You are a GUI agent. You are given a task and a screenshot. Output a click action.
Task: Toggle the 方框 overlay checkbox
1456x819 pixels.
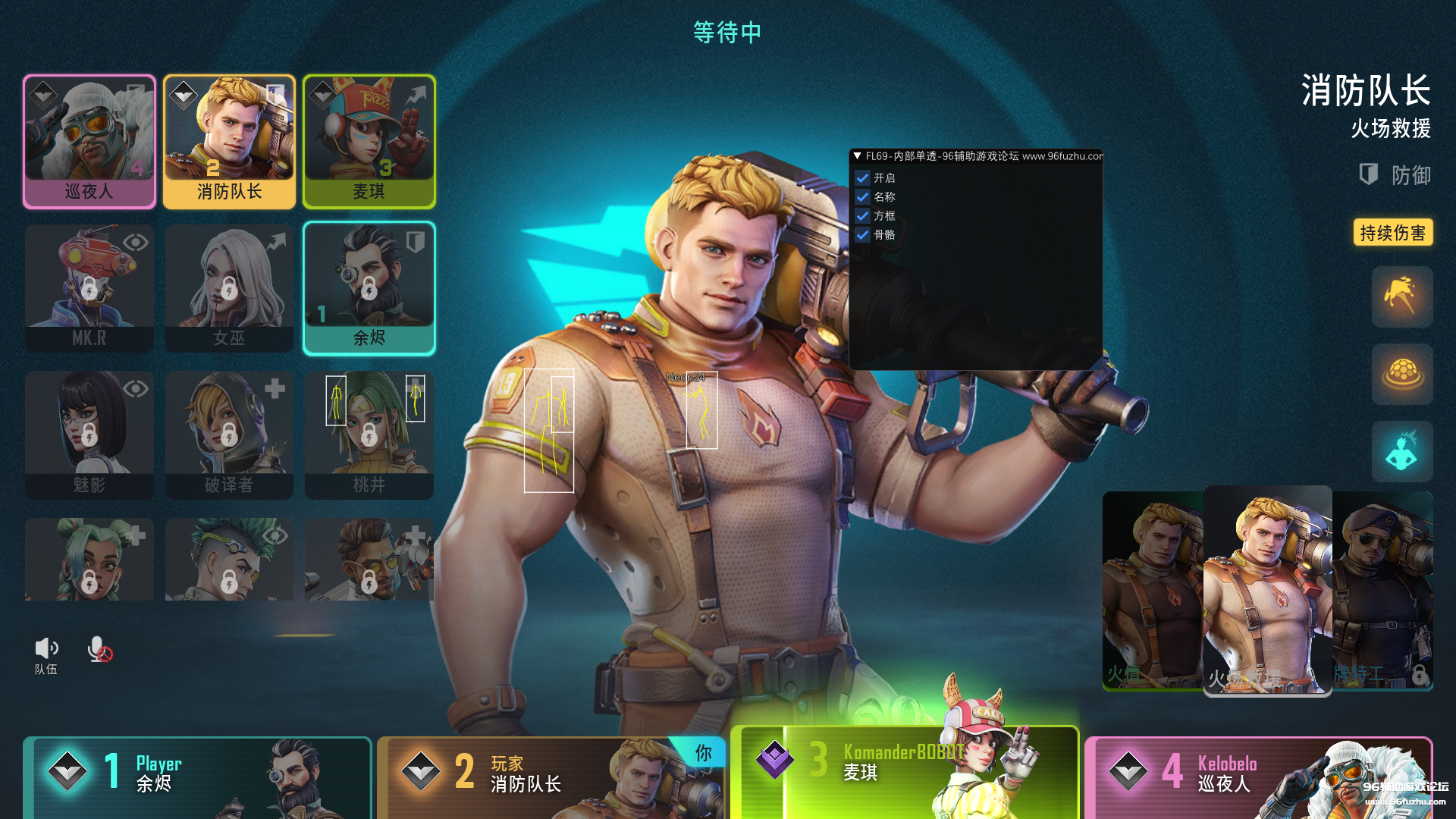(x=862, y=216)
